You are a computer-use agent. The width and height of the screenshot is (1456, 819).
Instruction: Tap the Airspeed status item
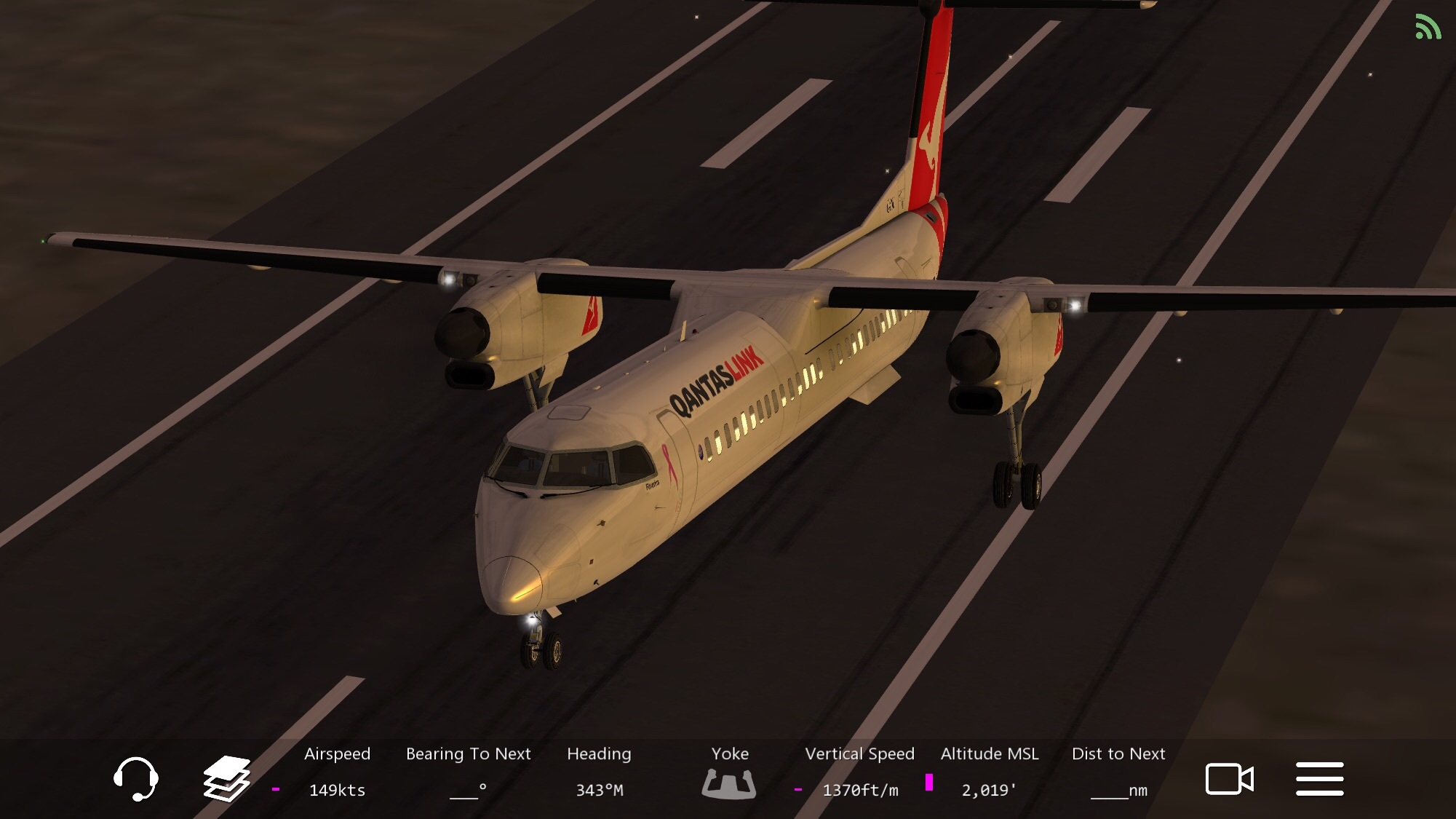(337, 773)
